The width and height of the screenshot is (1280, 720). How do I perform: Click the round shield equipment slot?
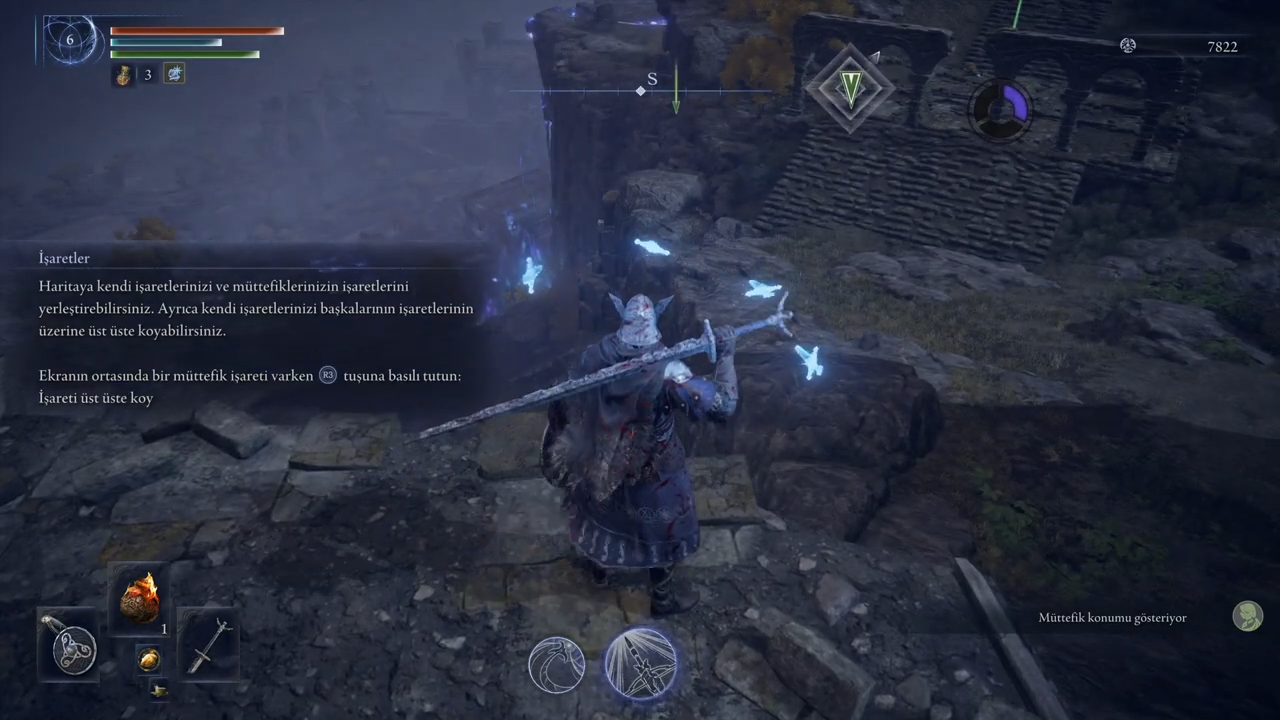69,642
